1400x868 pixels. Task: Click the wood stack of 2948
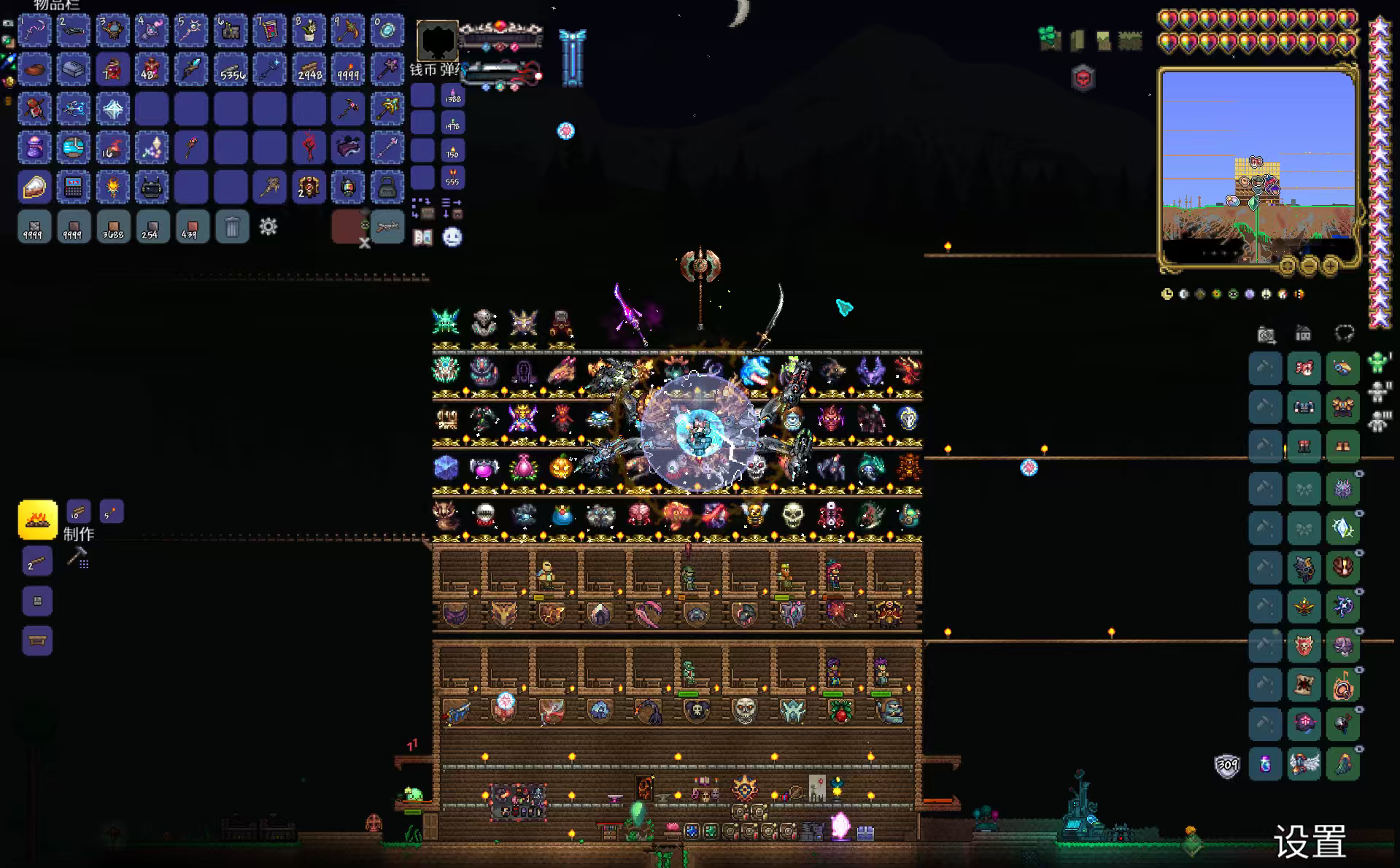pyautogui.click(x=309, y=70)
